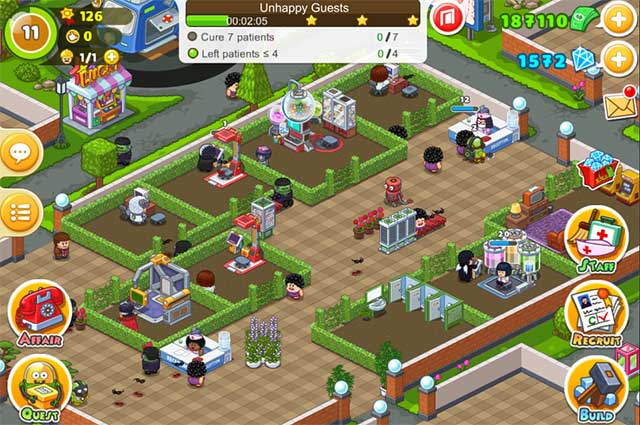
Task: Click the red round button beside the objectives
Action: tap(447, 18)
